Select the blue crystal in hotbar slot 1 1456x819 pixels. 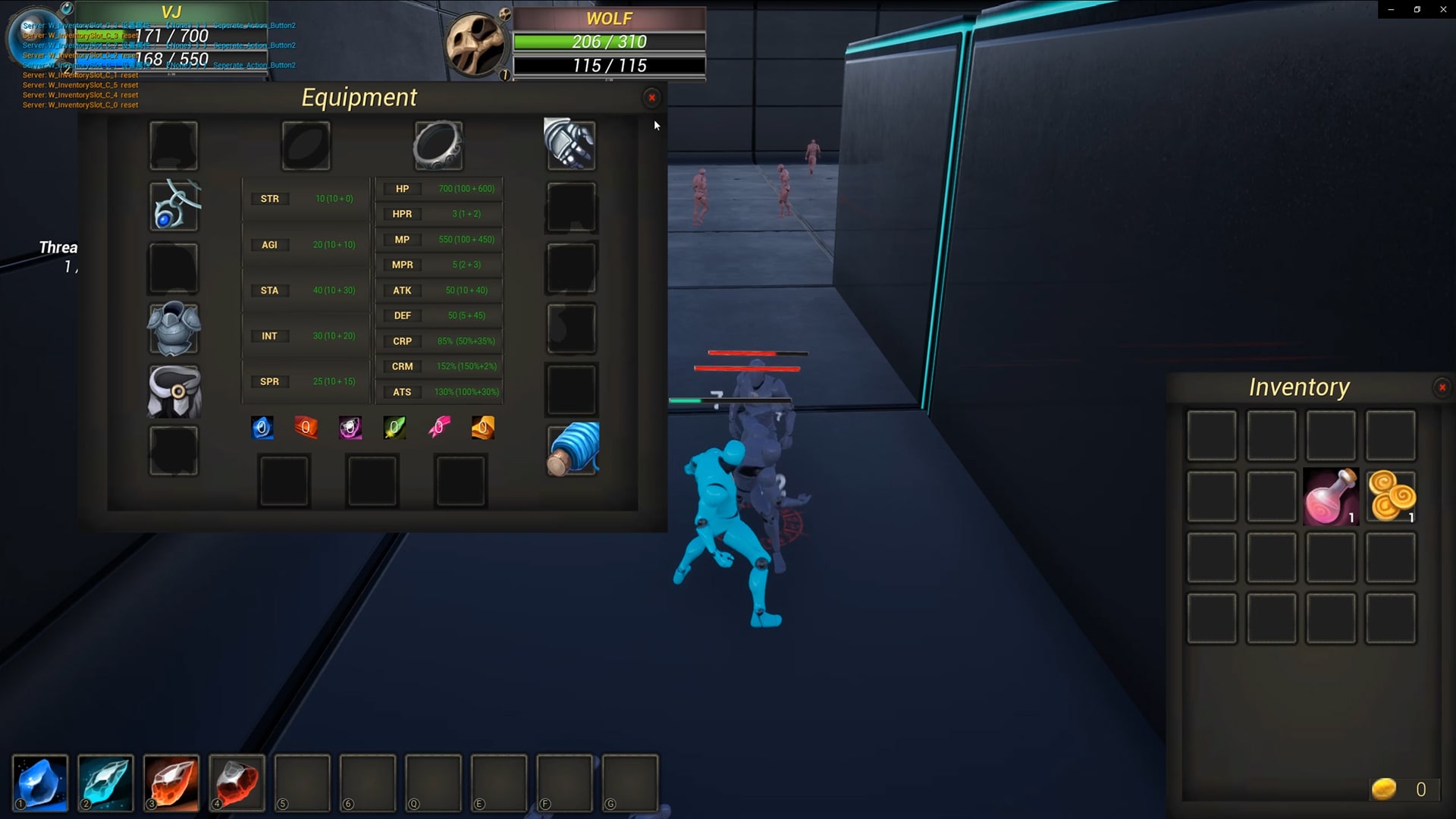pos(41,783)
